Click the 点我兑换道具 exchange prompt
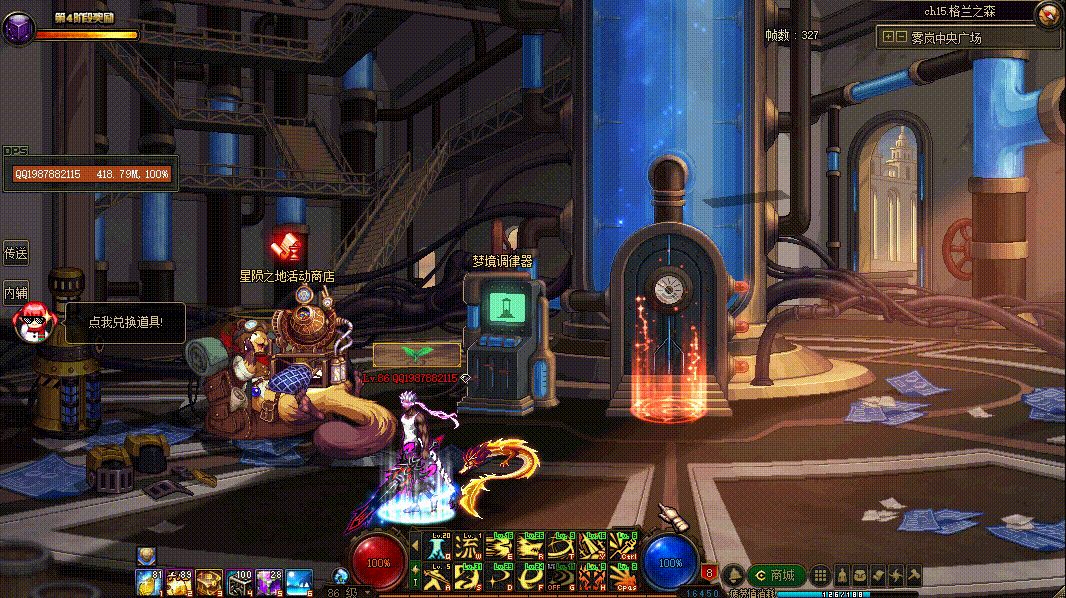 [x=124, y=322]
